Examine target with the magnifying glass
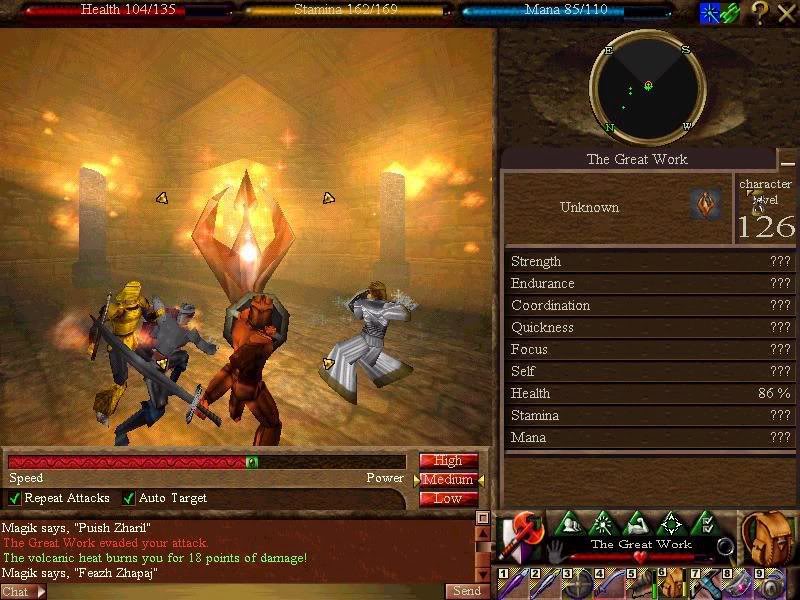Image resolution: width=800 pixels, height=600 pixels. coord(725,546)
